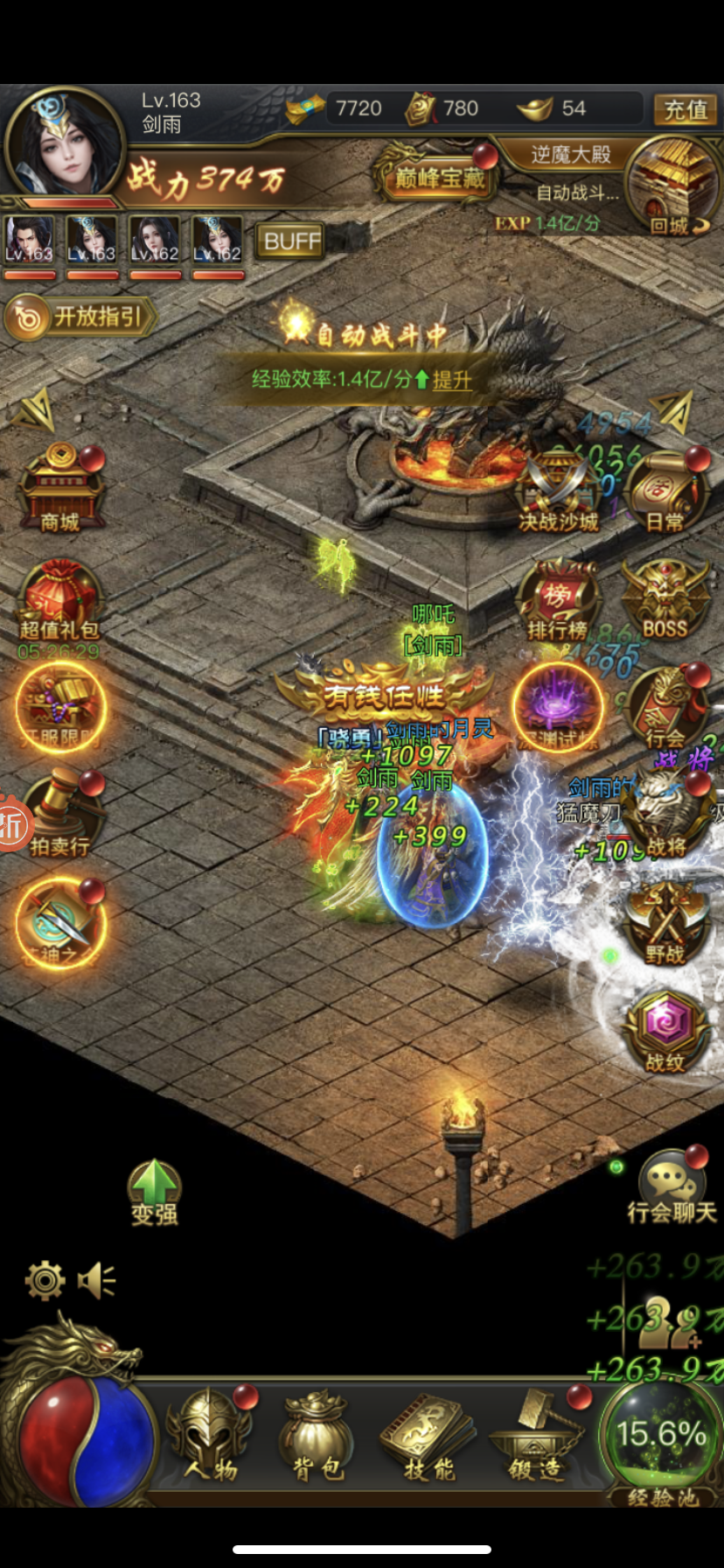Tap the 变强 power-up arrow

(155, 1192)
